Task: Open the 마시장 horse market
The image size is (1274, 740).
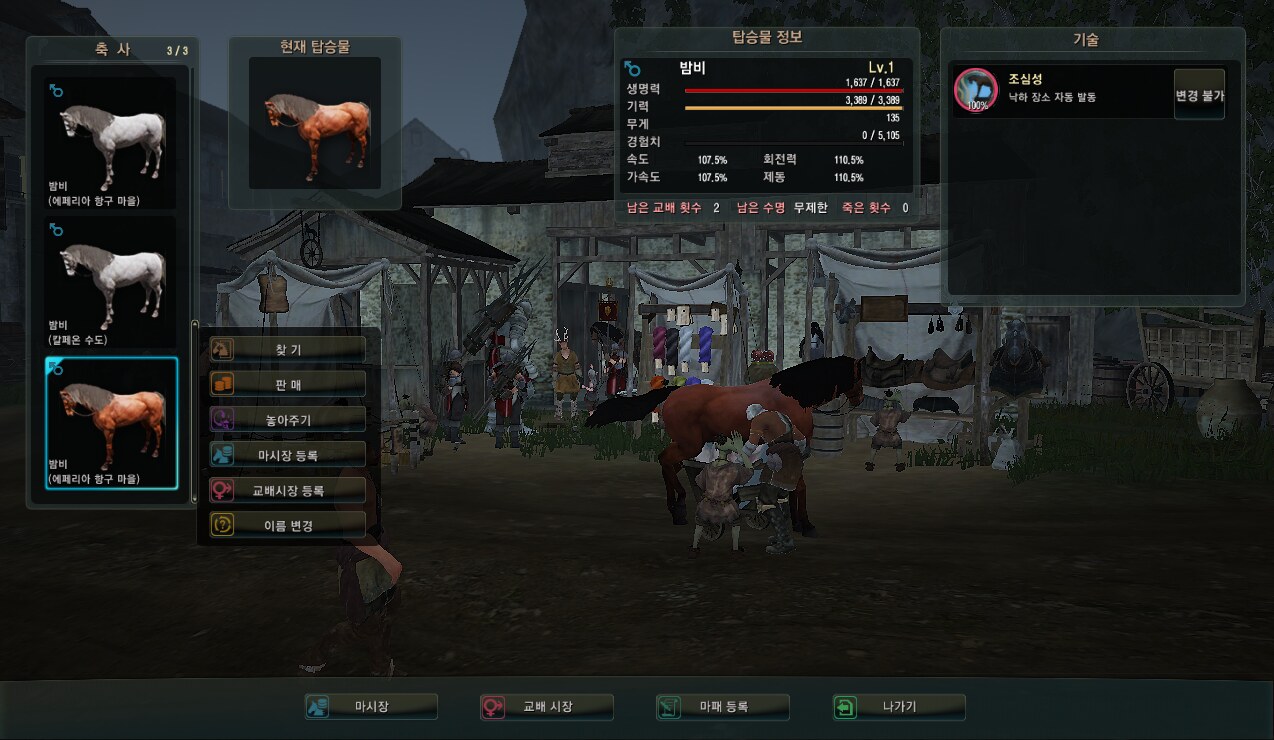Action: tap(371, 707)
